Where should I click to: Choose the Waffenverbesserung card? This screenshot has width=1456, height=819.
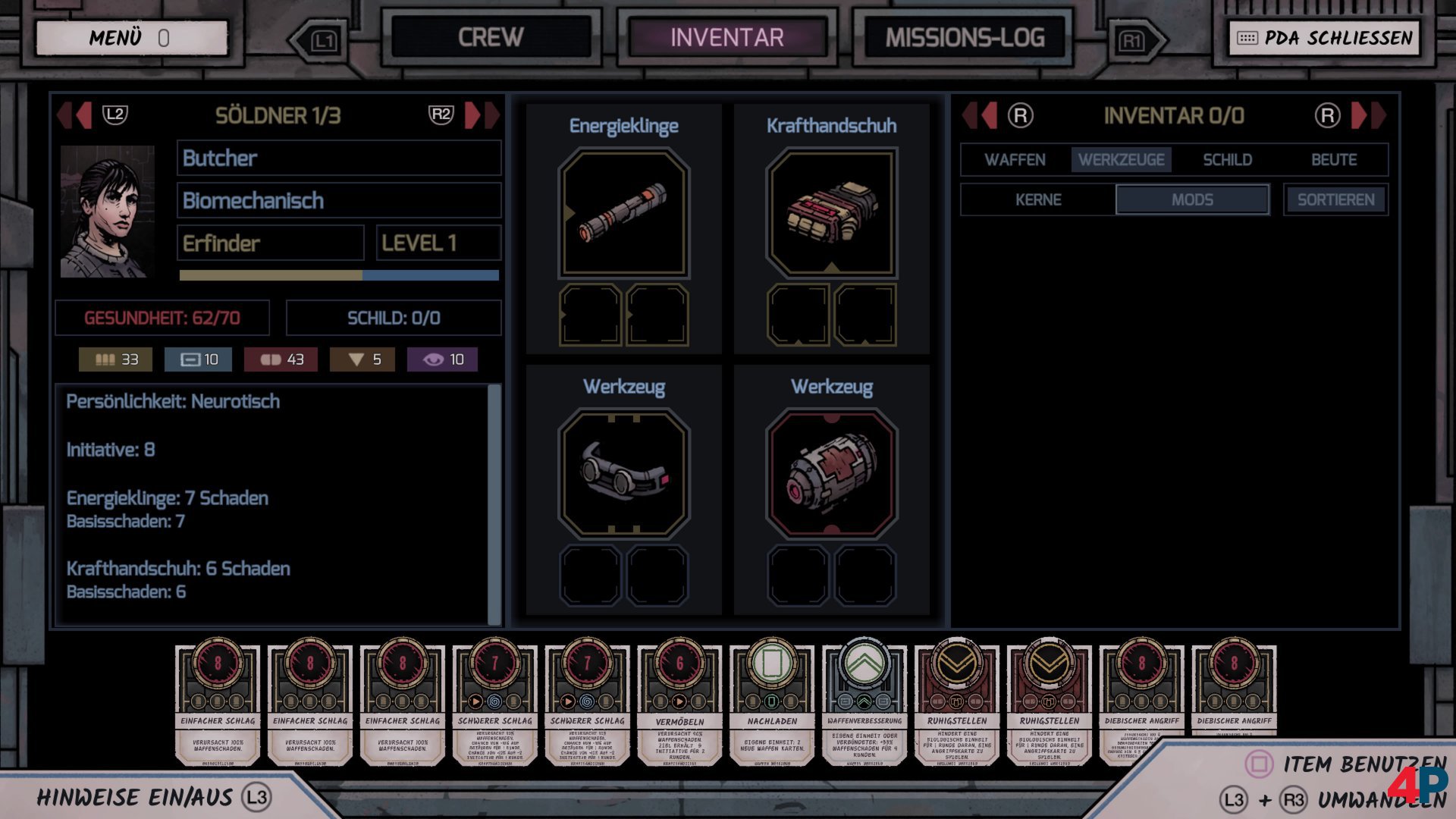(864, 701)
